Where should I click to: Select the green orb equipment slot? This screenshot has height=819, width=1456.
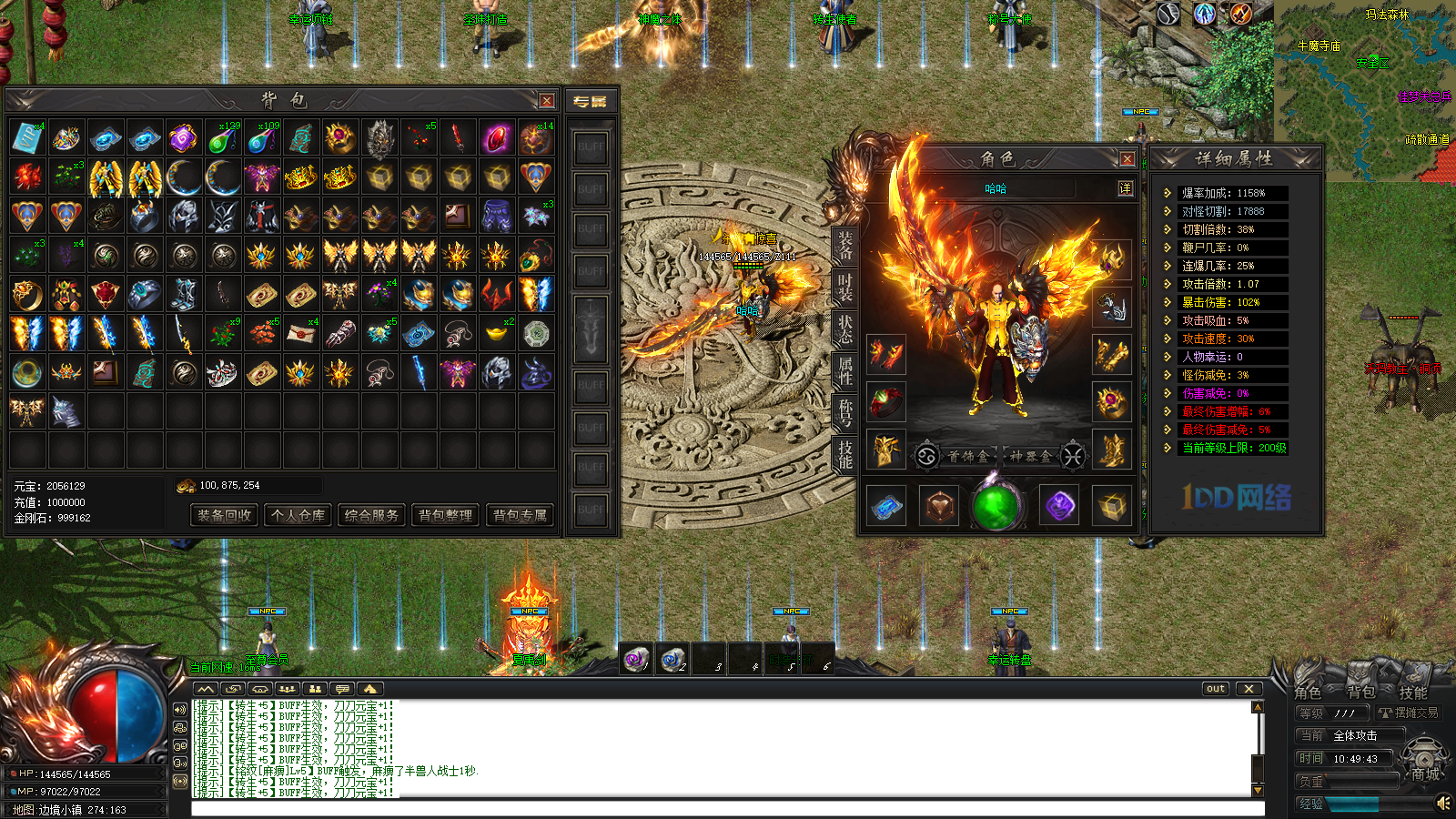(x=996, y=506)
